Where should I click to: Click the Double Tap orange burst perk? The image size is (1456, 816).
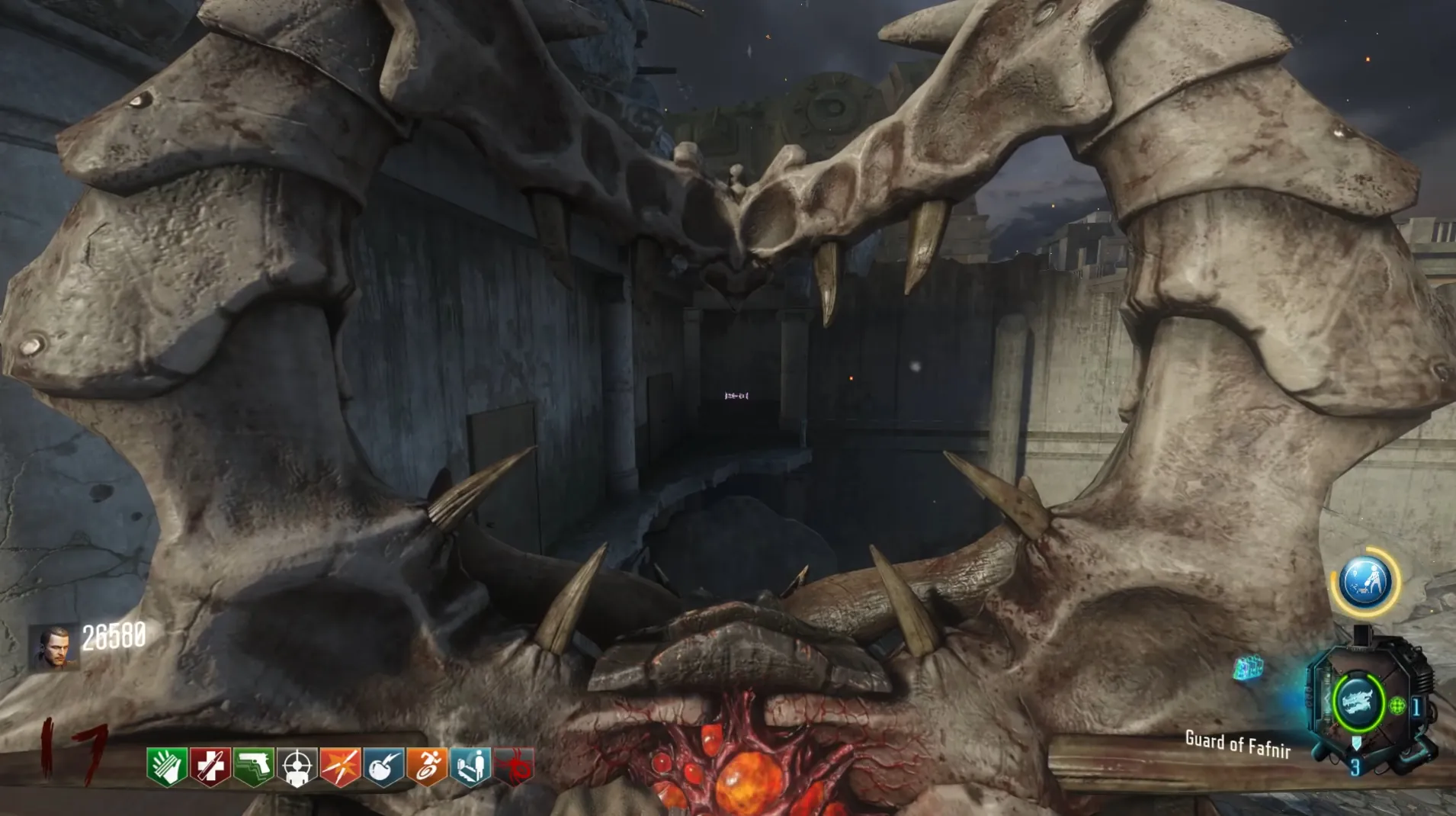tap(341, 766)
